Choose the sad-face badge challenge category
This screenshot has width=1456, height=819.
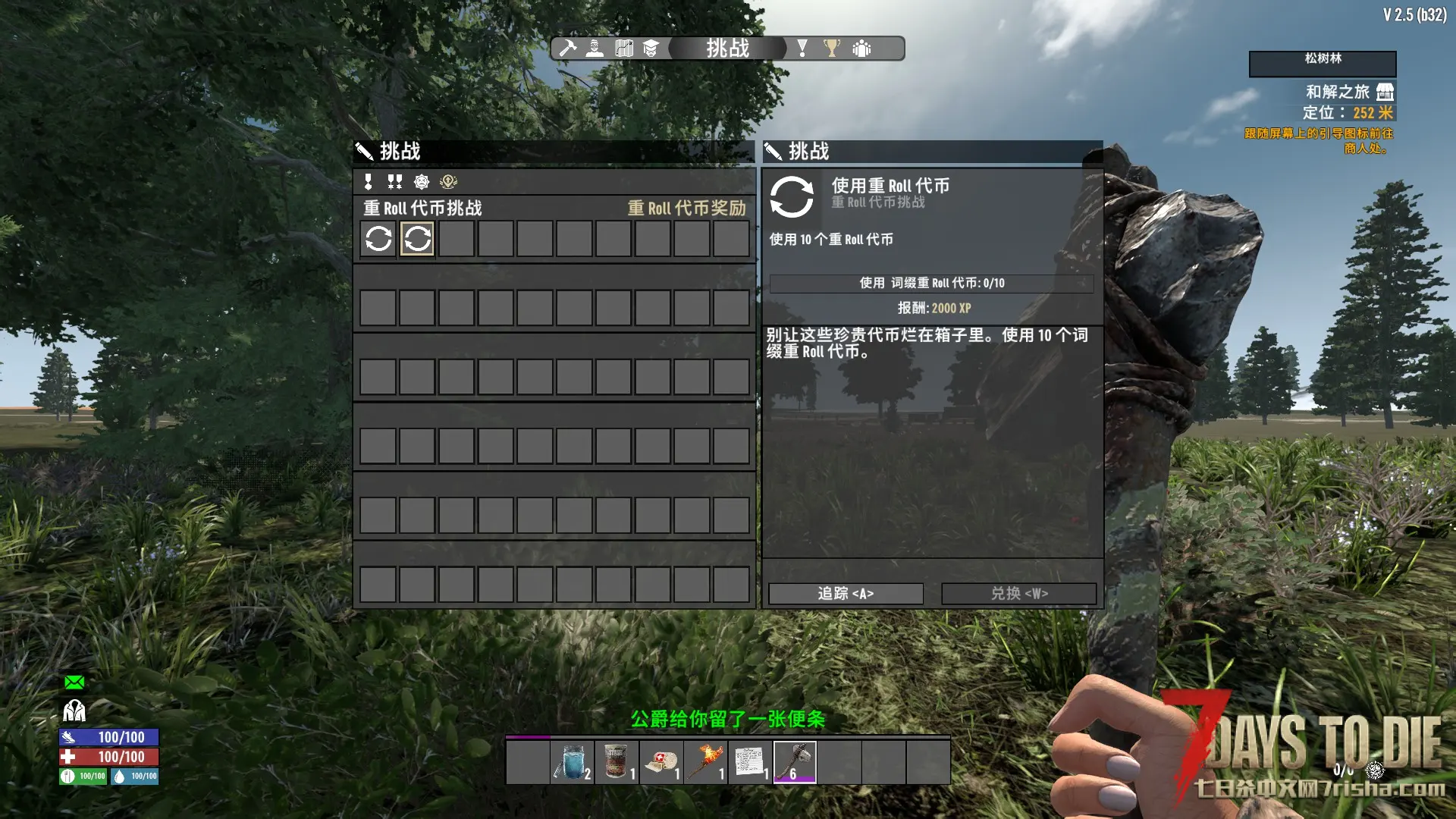422,181
